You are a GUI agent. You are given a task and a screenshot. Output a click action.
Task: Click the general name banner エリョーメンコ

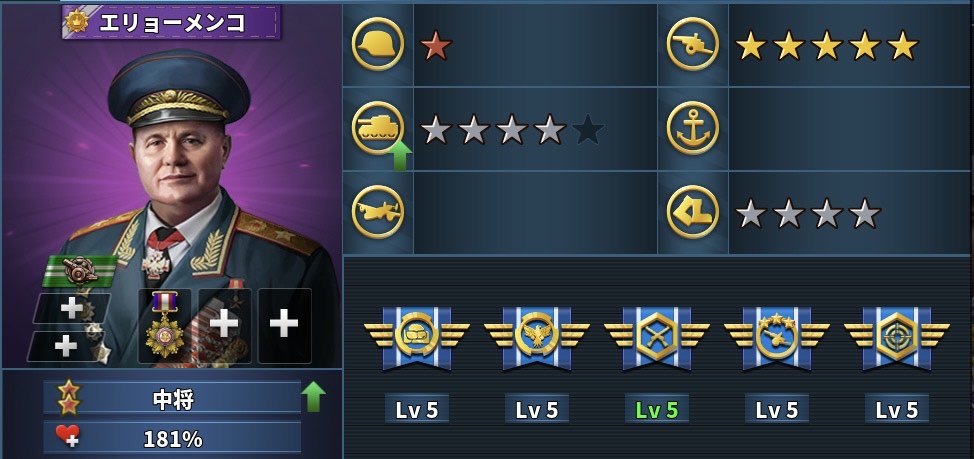point(172,22)
